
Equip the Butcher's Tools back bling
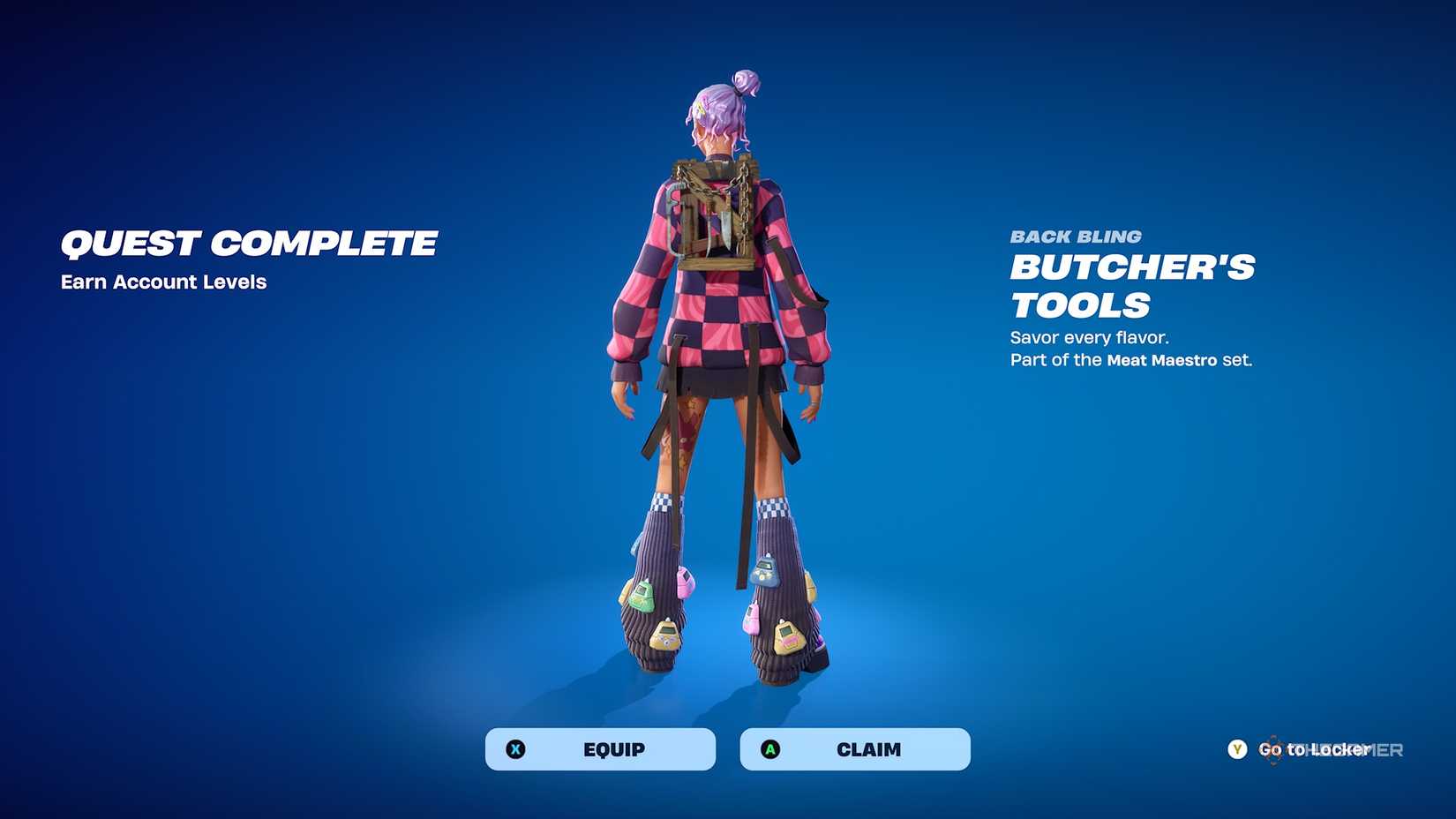[600, 749]
